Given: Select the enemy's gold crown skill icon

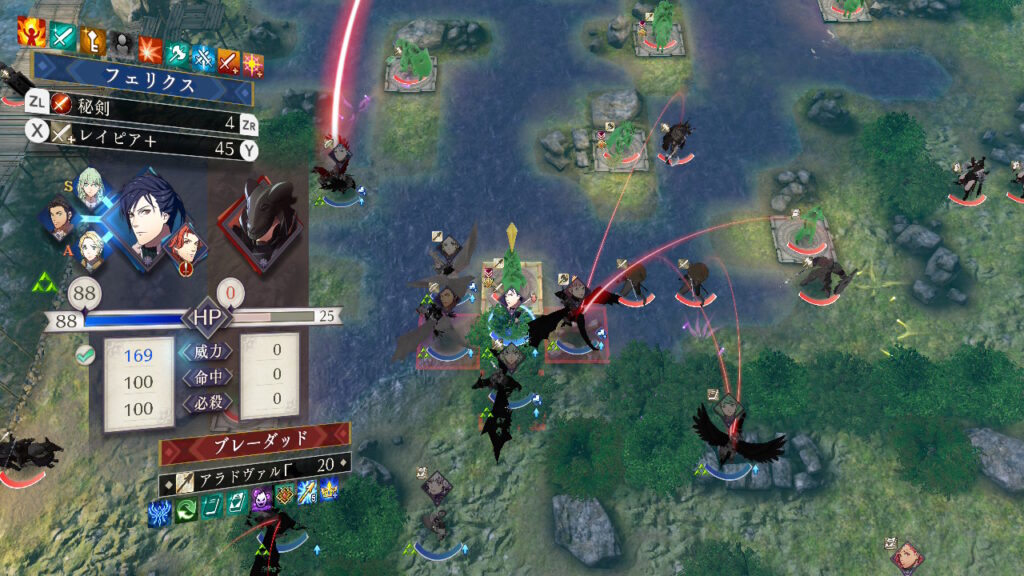Looking at the screenshot, I should tap(330, 491).
